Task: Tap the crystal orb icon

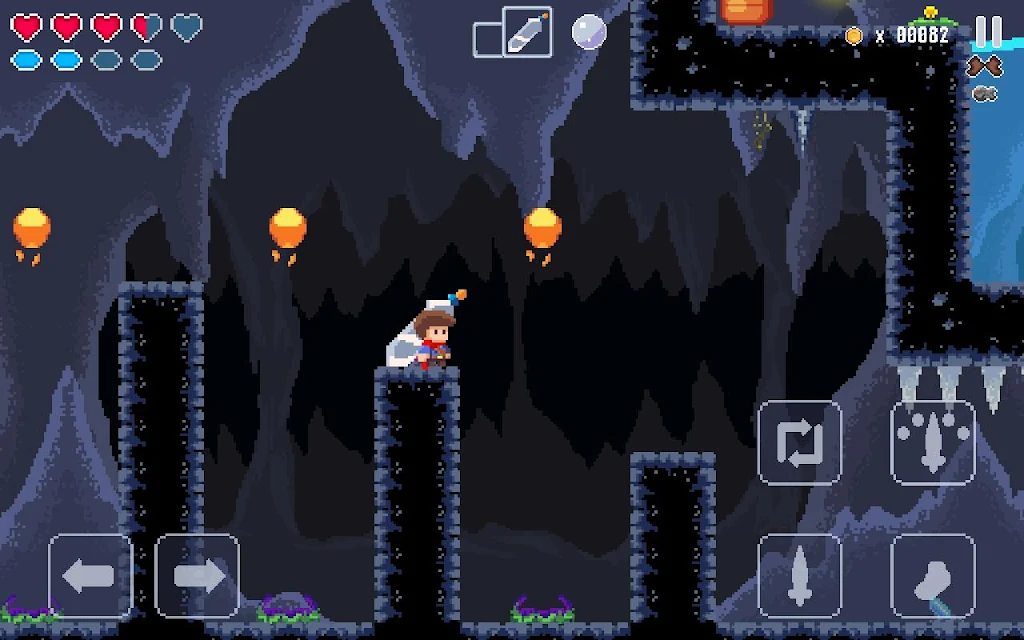Action: coord(589,32)
